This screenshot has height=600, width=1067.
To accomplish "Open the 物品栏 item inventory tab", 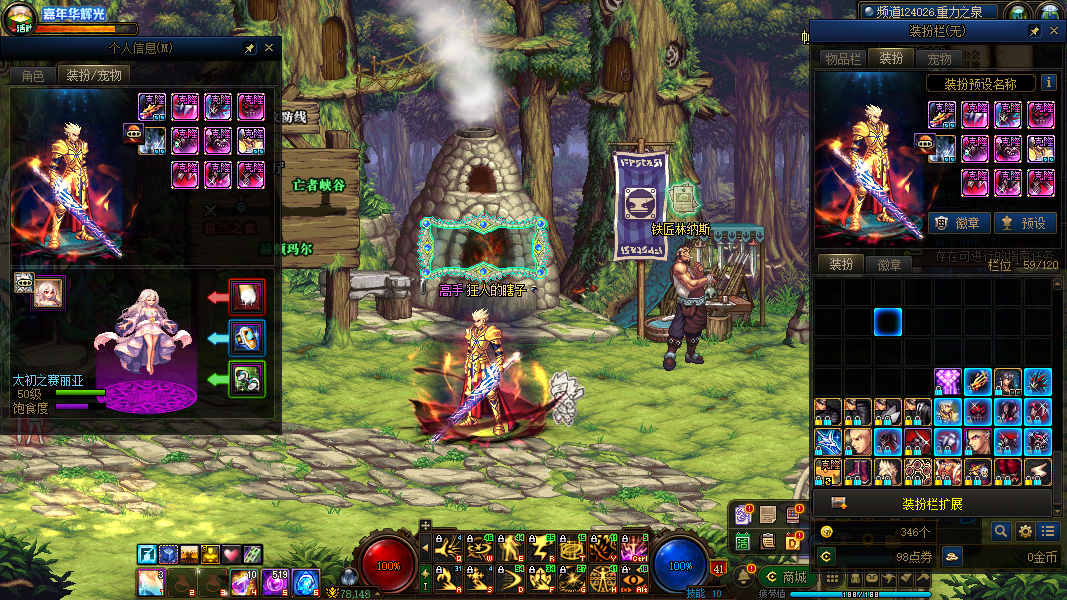I will coord(842,59).
